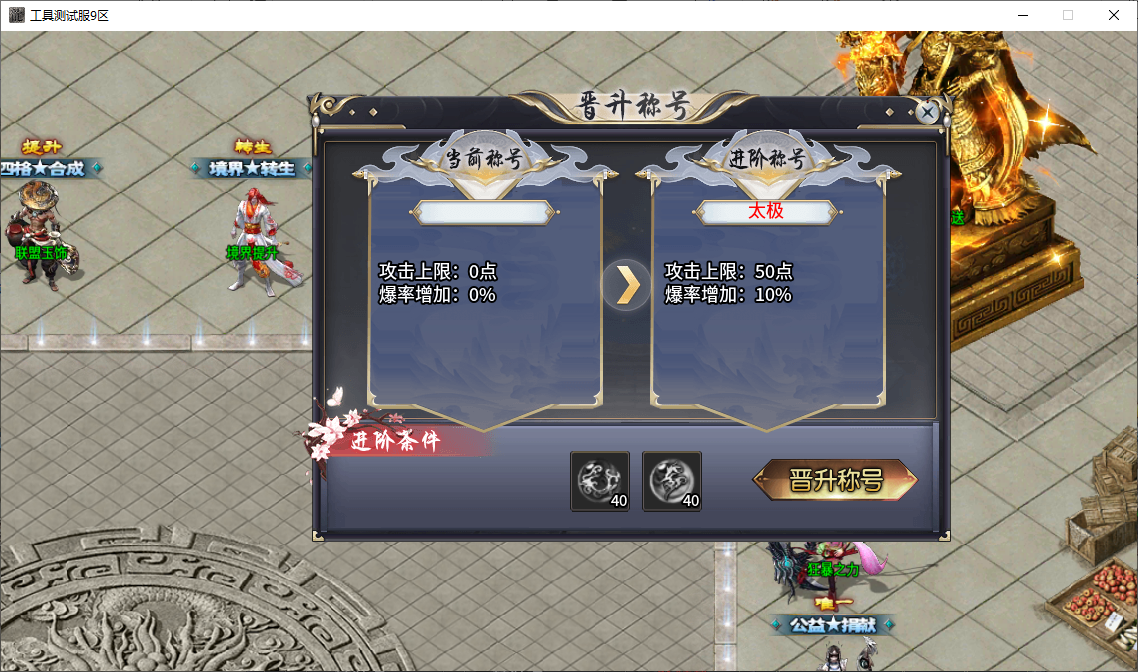The width and height of the screenshot is (1138, 672).
Task: Close the 晋升称号 dialog
Action: tap(927, 112)
